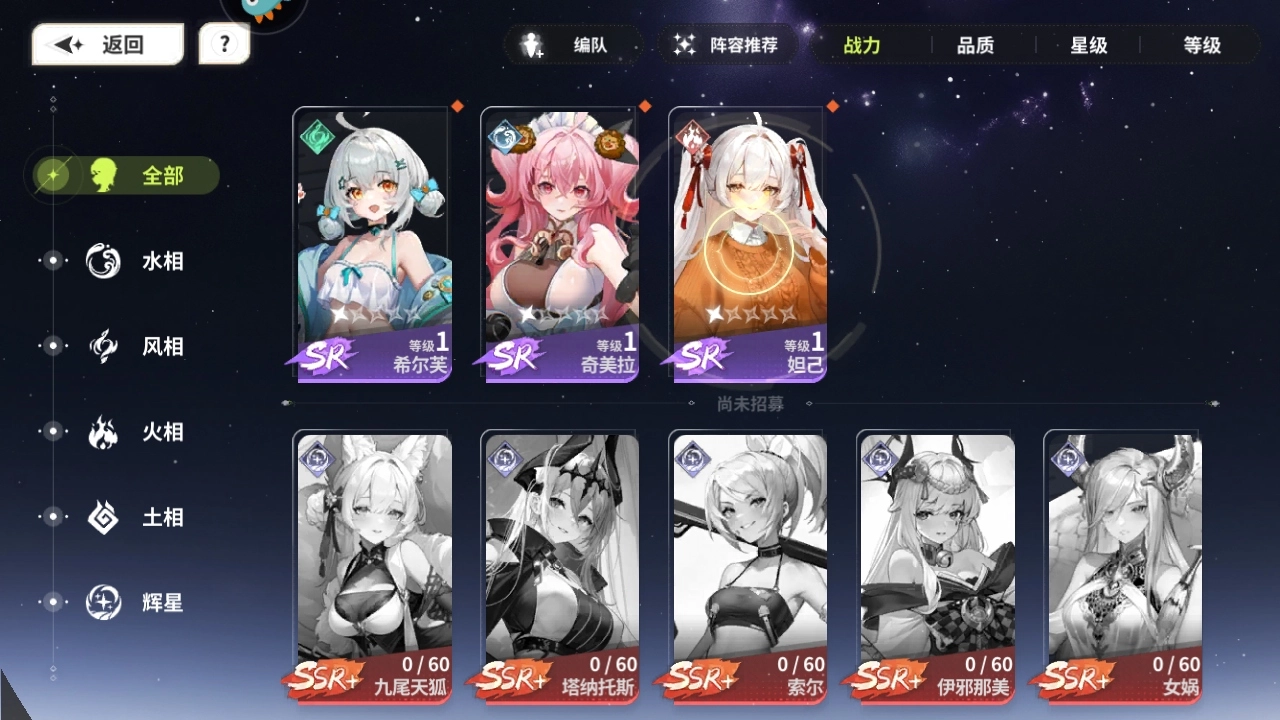Select the 火相 flame filter icon

pos(102,432)
